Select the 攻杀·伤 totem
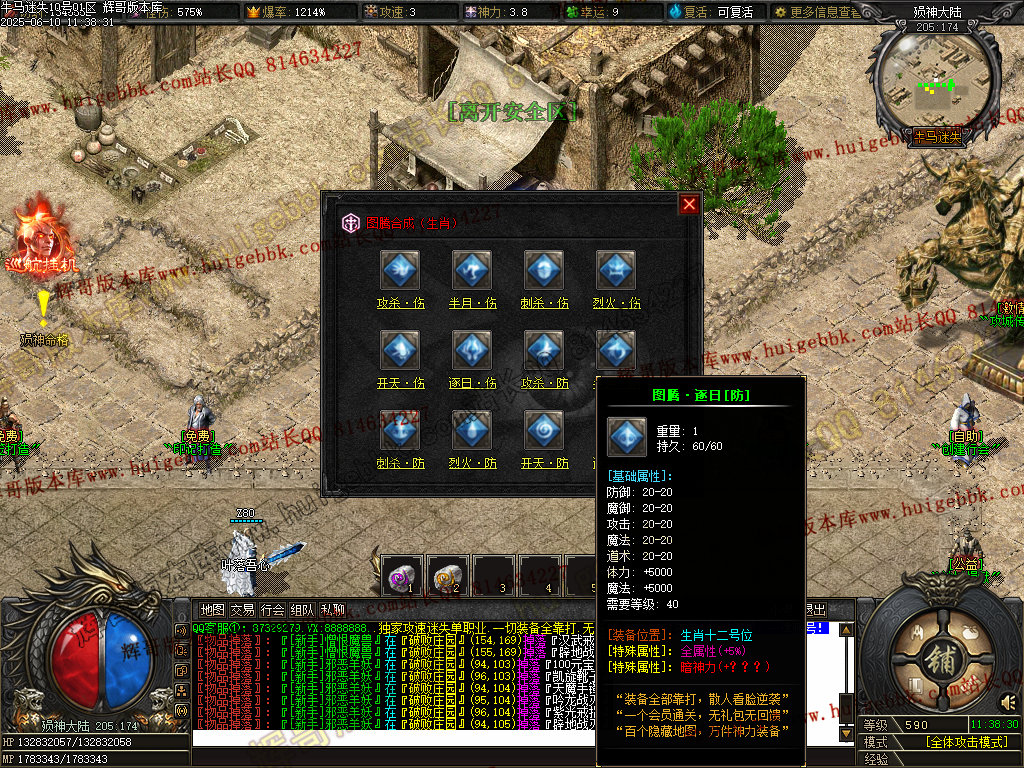The height and width of the screenshot is (768, 1024). [400, 271]
